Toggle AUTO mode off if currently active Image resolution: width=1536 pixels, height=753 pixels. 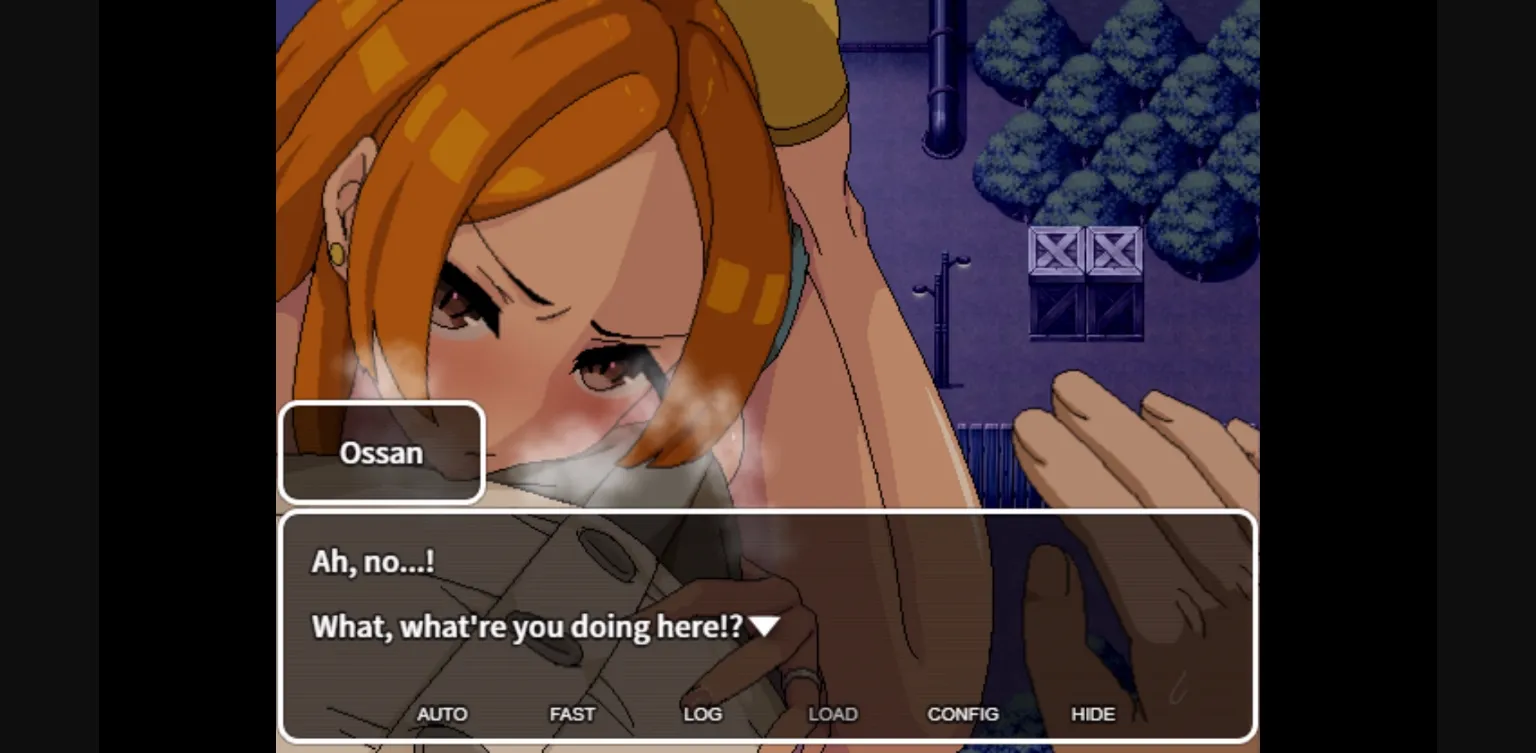(x=442, y=714)
